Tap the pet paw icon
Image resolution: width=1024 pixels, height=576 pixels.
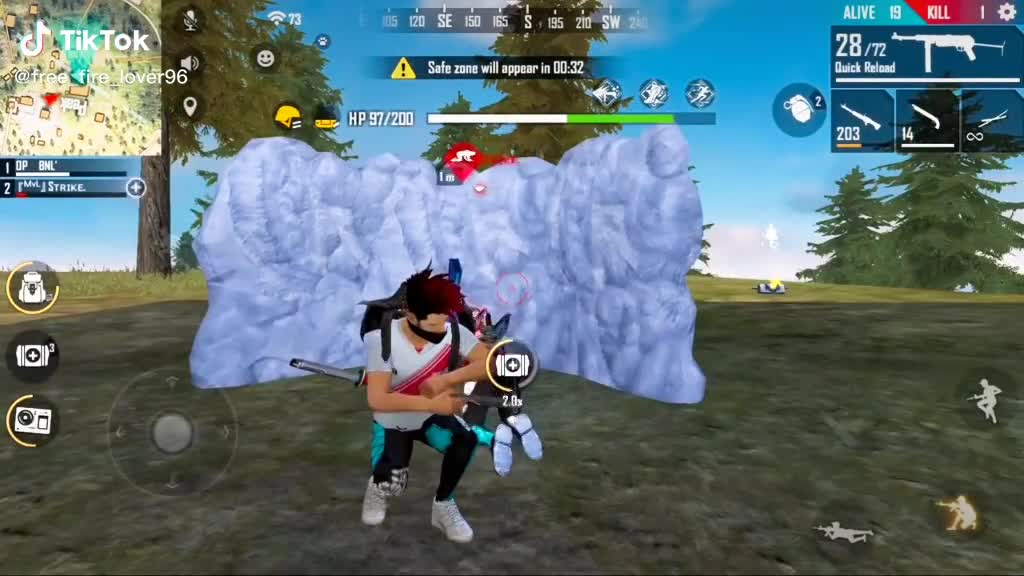[x=323, y=42]
